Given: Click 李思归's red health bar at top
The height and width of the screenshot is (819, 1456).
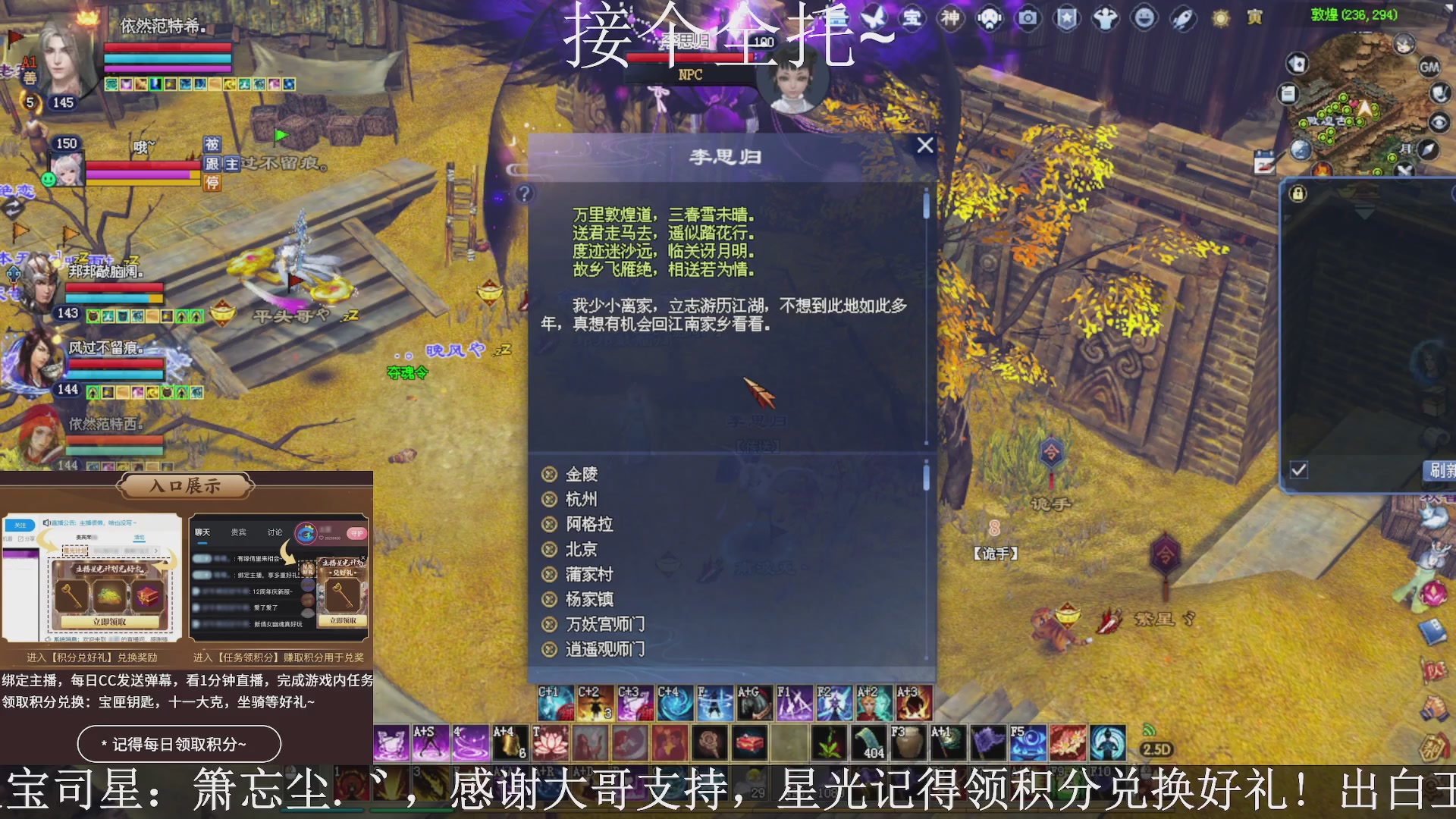Looking at the screenshot, I should point(690,56).
